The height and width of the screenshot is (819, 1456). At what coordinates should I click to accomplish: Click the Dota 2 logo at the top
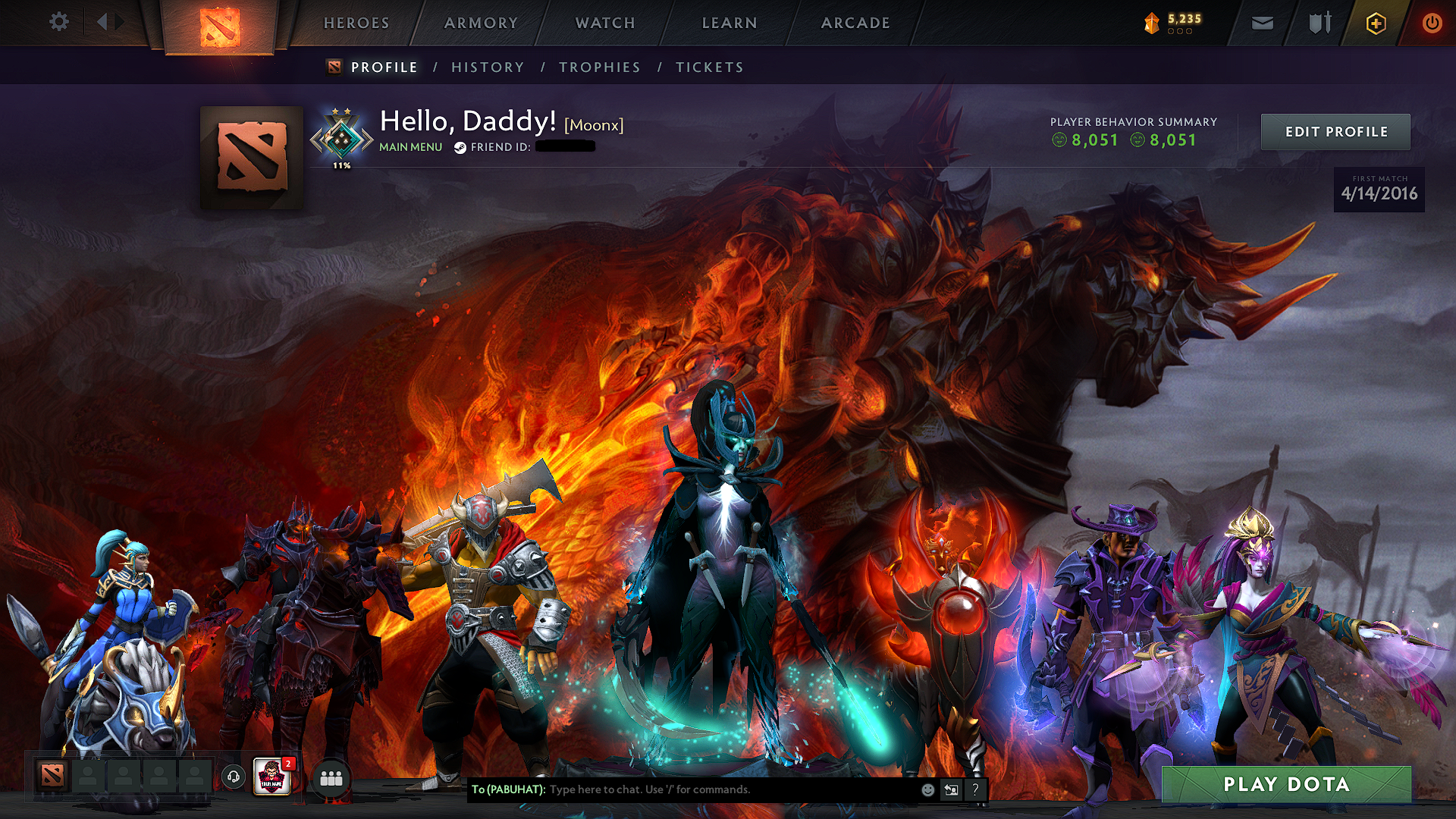(220, 27)
